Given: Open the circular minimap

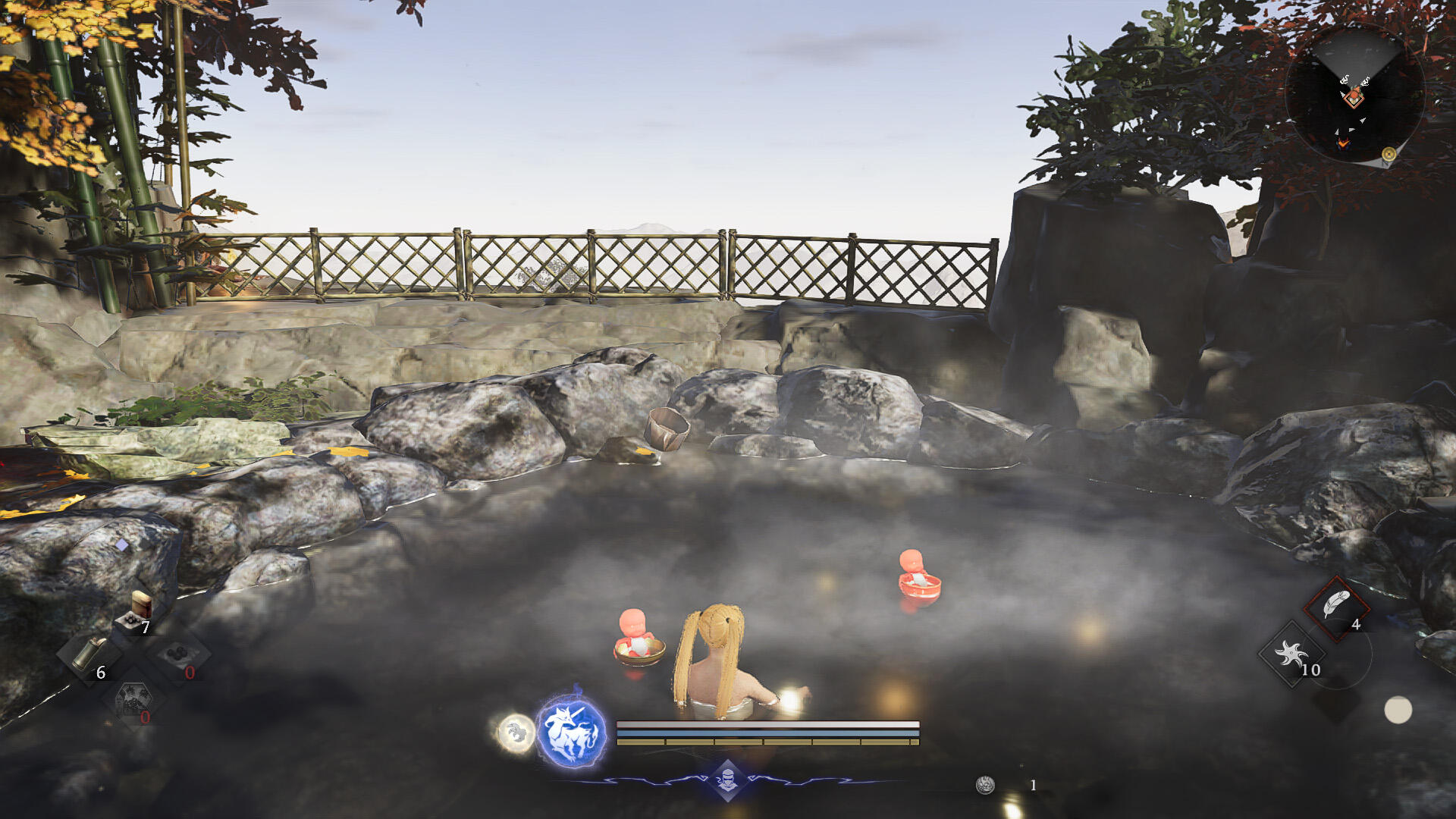Looking at the screenshot, I should click(x=1354, y=94).
